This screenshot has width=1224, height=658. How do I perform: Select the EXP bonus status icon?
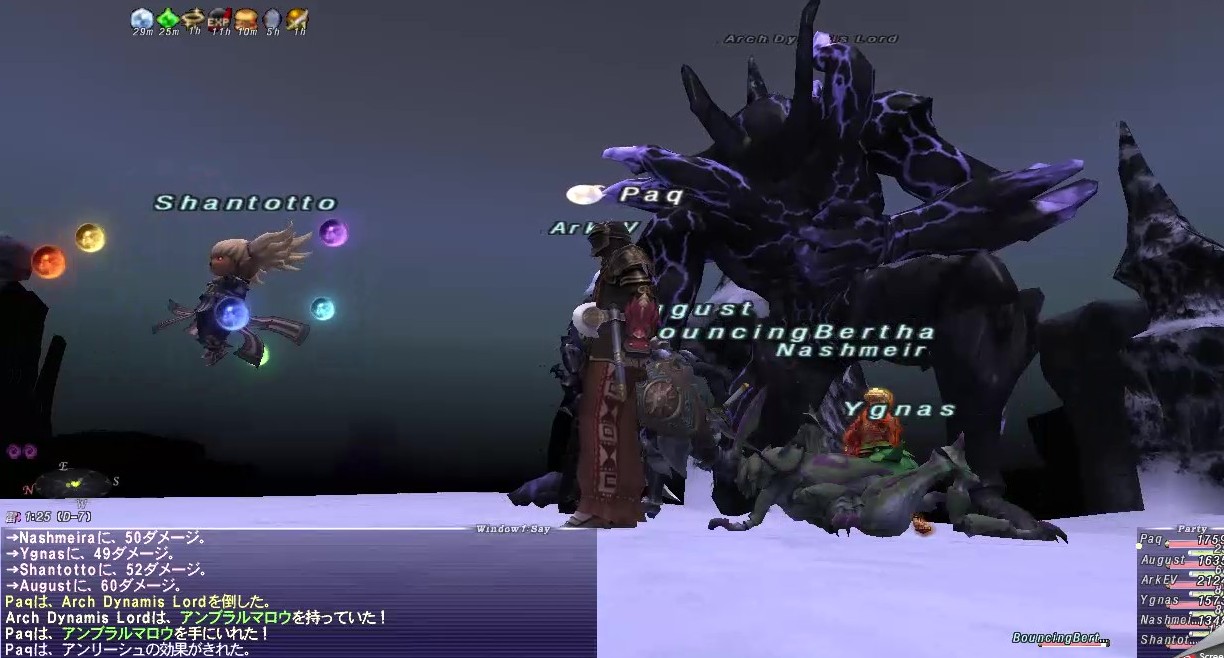point(219,18)
